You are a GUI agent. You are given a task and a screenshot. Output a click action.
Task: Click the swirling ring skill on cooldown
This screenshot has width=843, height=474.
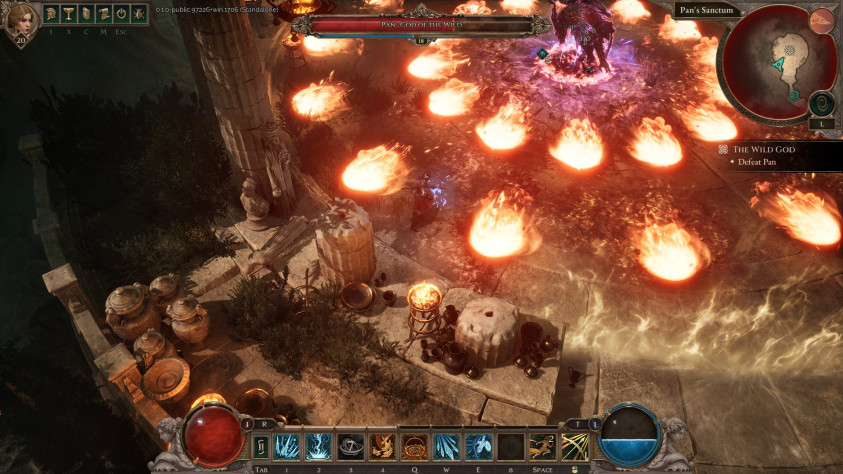click(x=351, y=446)
